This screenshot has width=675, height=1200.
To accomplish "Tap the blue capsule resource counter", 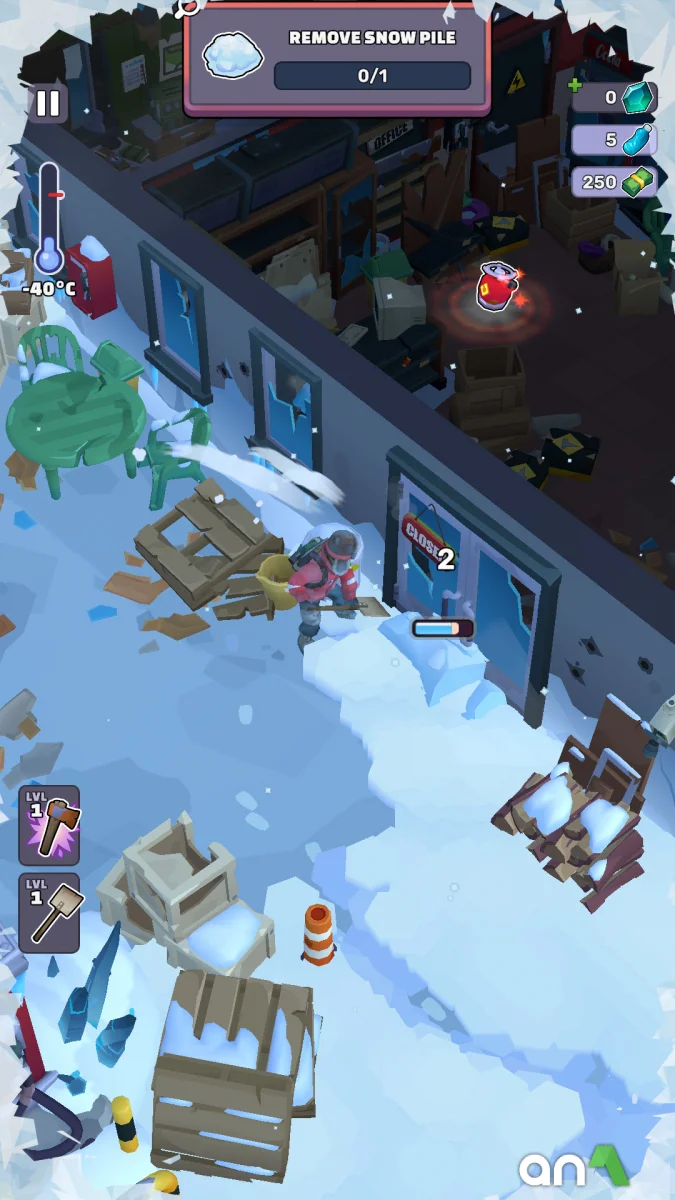I will click(613, 140).
